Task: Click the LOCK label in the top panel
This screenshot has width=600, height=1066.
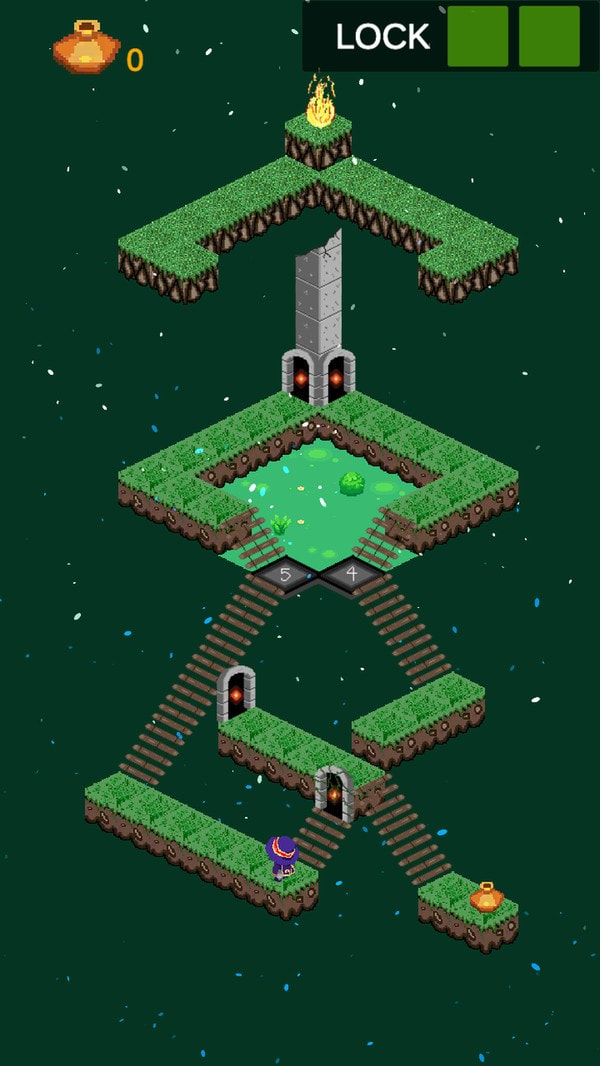Action: (382, 37)
